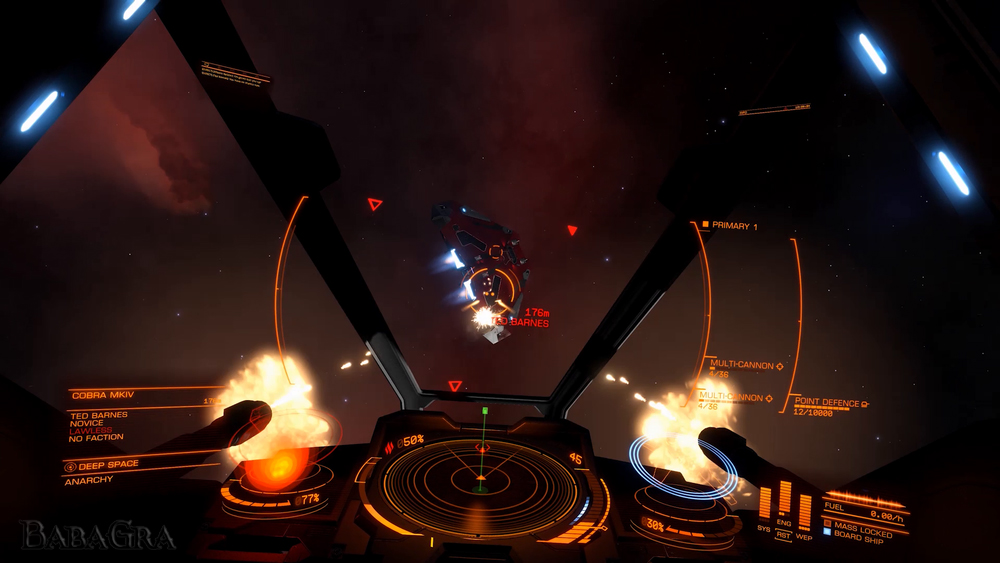The height and width of the screenshot is (563, 1000).
Task: Boost the SYS power bar
Action: pyautogui.click(x=765, y=503)
